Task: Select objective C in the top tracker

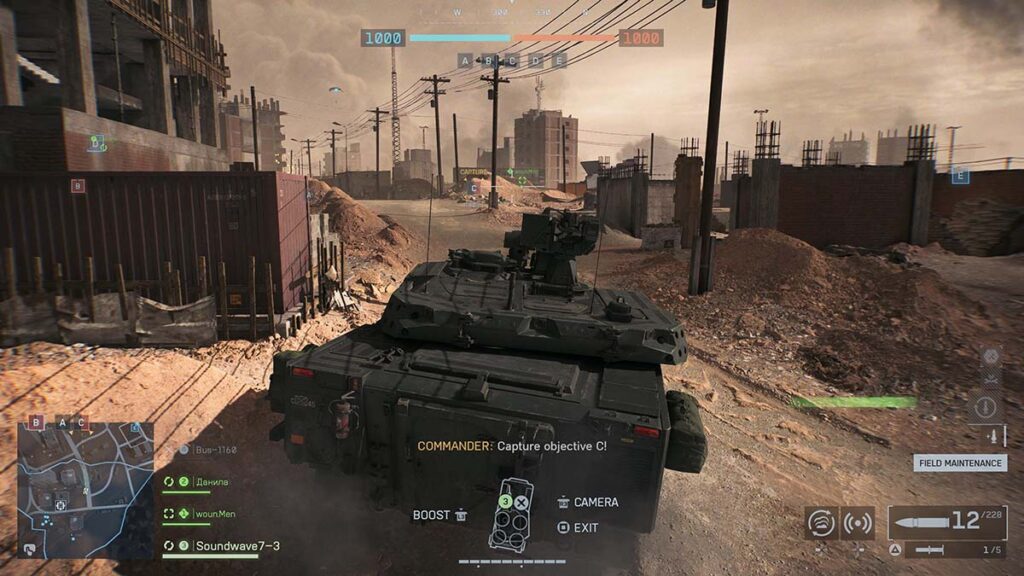Action: click(512, 61)
